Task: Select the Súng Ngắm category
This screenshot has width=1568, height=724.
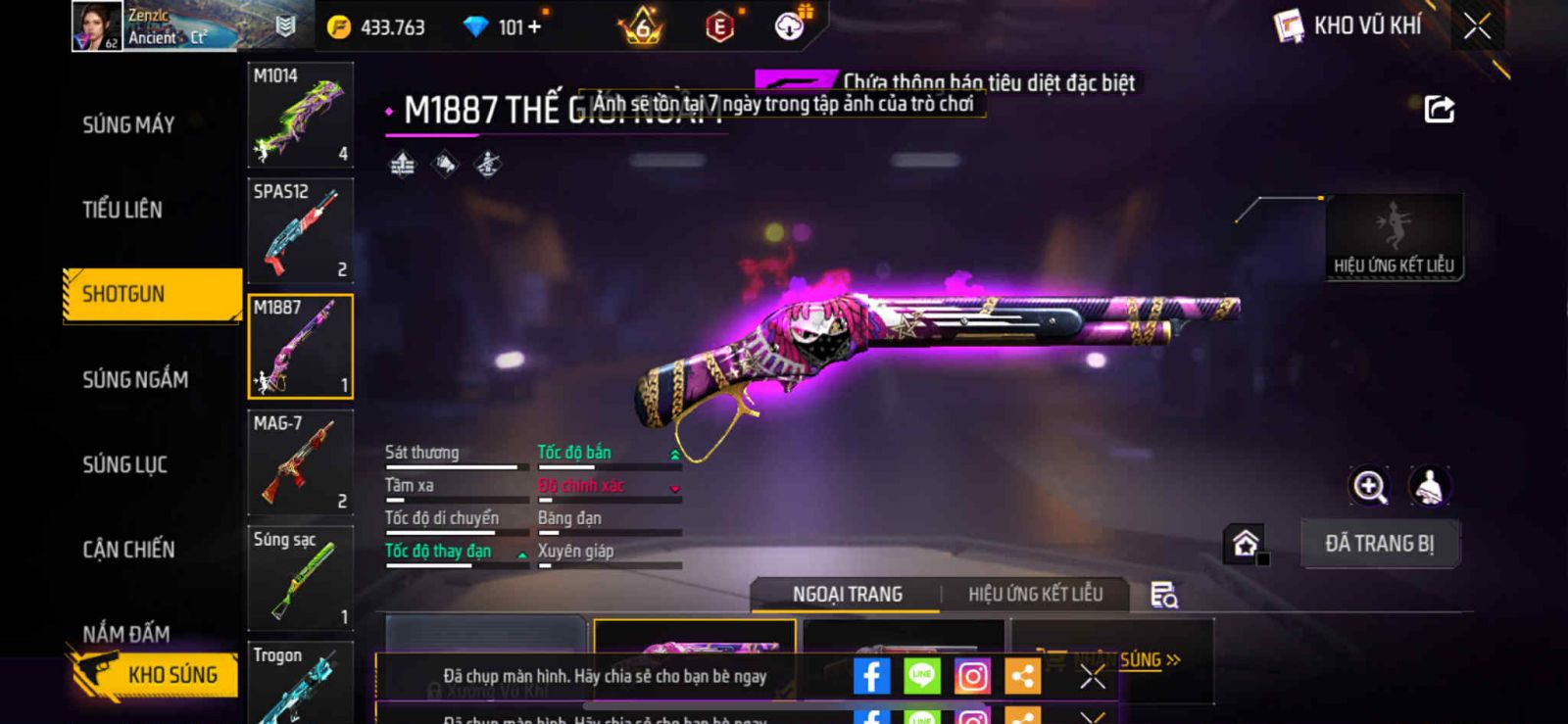Action: click(x=135, y=379)
